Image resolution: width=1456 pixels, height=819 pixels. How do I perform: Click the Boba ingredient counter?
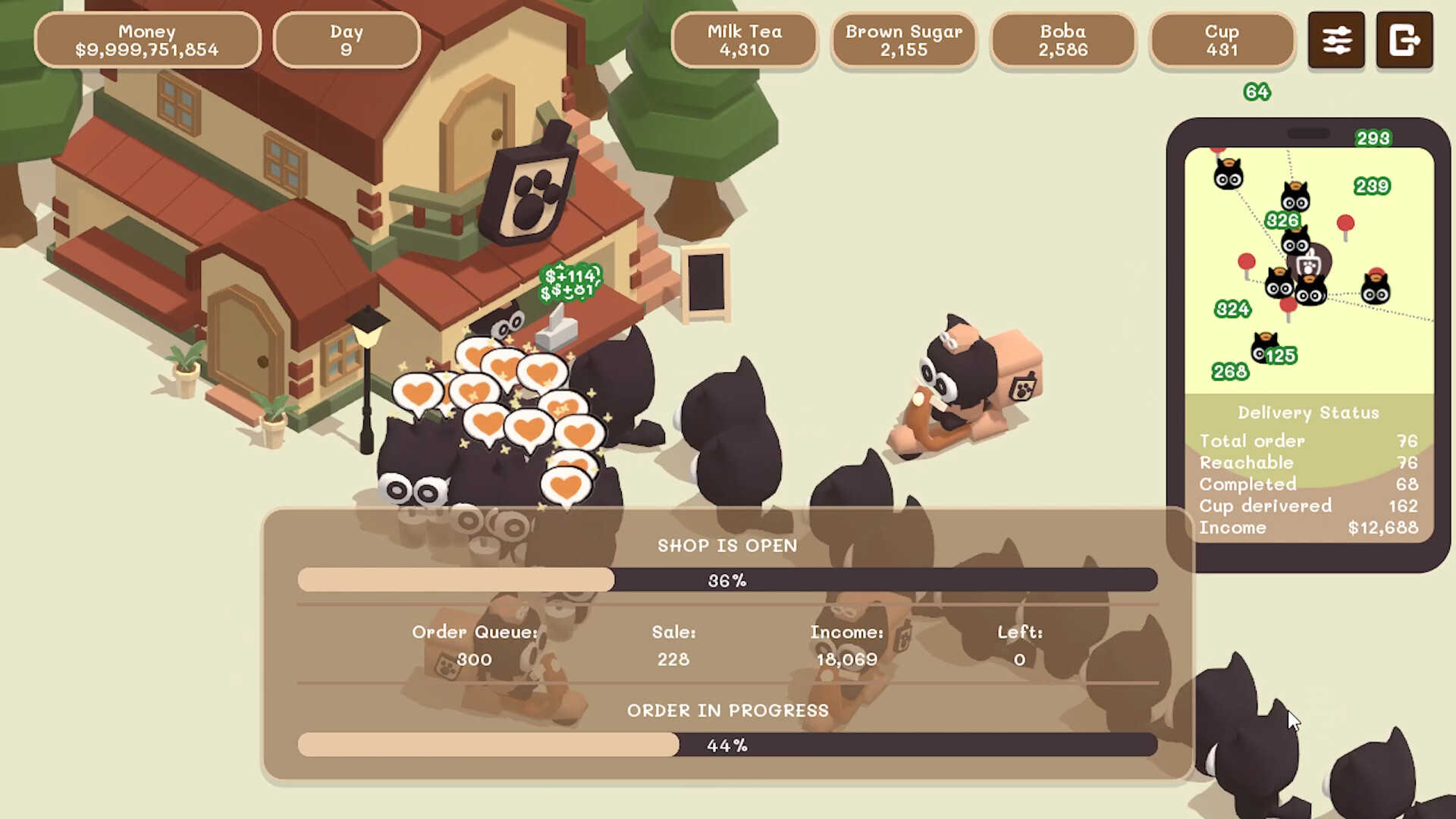[x=1063, y=41]
